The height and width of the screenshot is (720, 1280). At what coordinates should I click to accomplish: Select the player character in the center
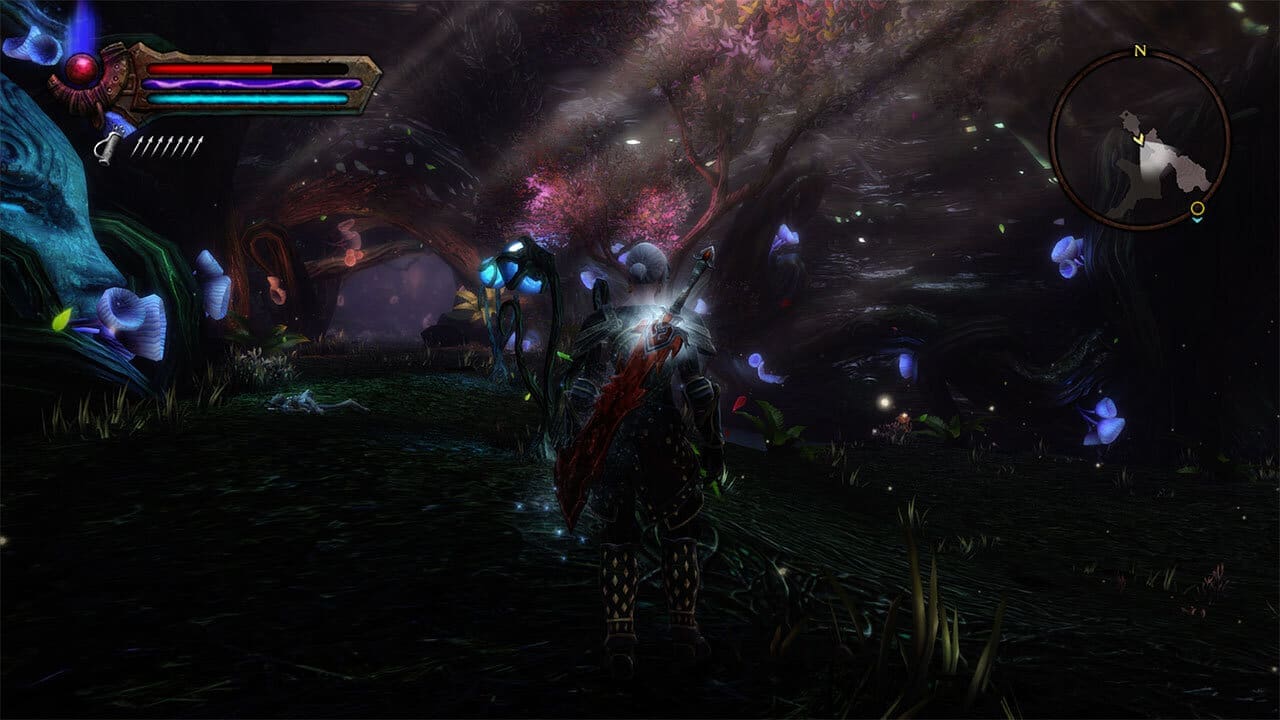click(x=650, y=430)
